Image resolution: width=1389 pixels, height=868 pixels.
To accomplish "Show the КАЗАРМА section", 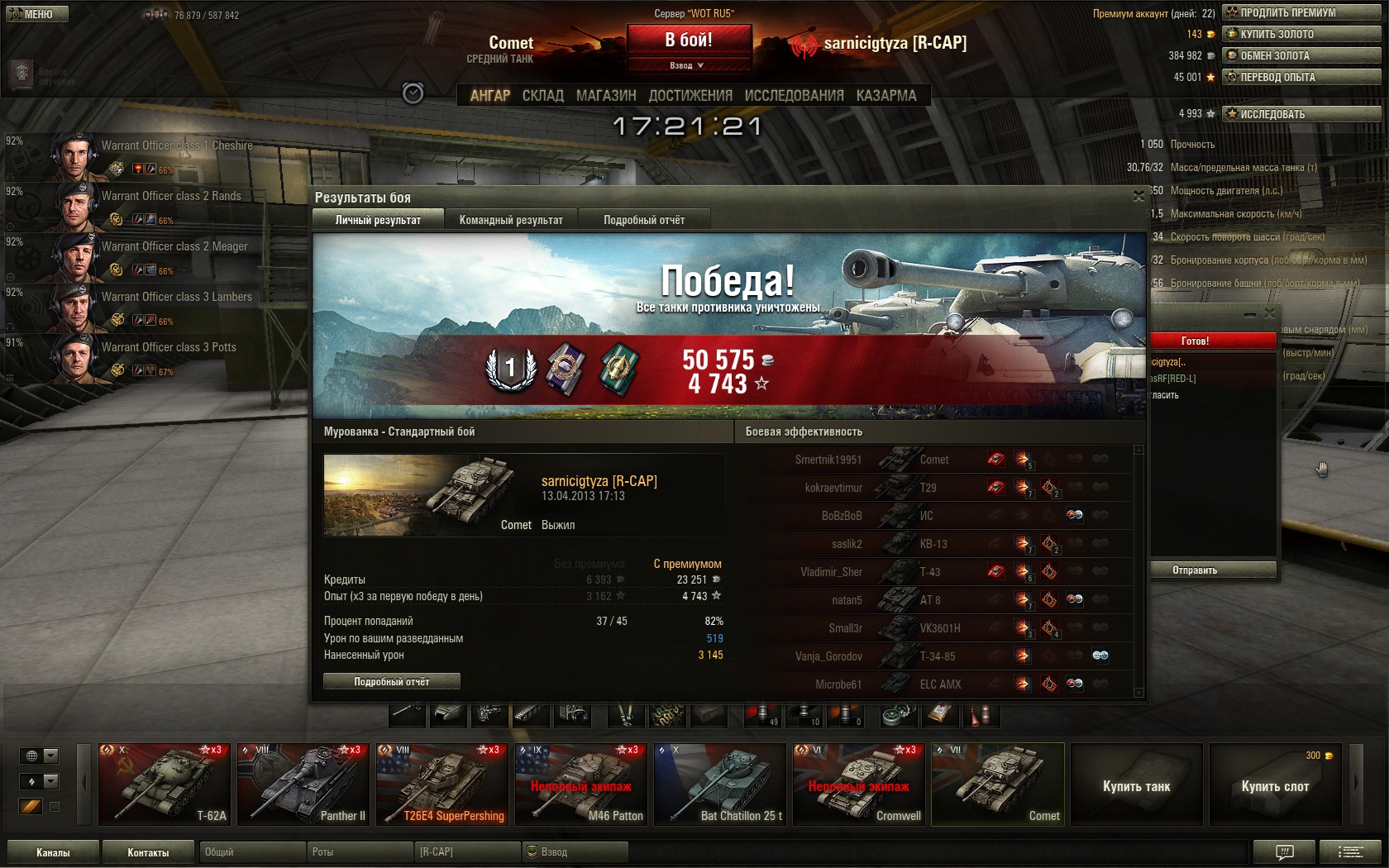I will coord(886,96).
